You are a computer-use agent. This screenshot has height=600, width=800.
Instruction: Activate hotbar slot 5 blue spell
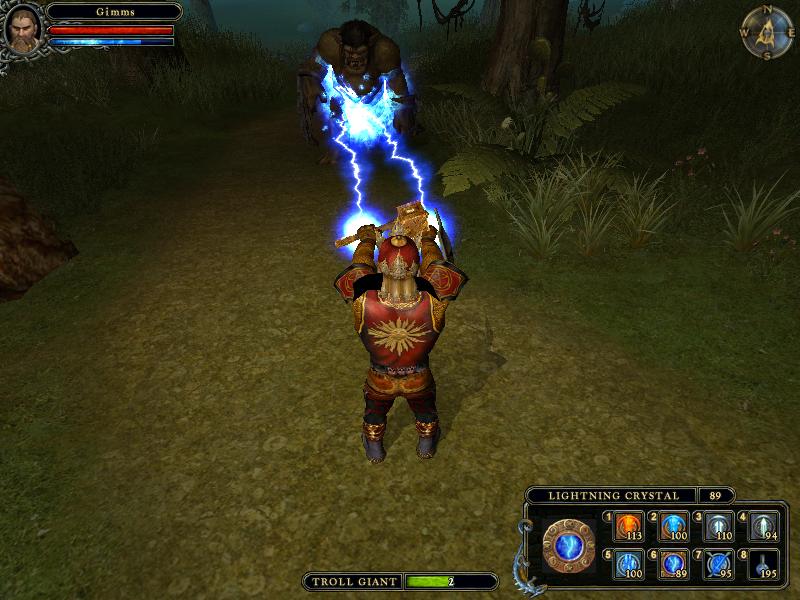pos(629,565)
